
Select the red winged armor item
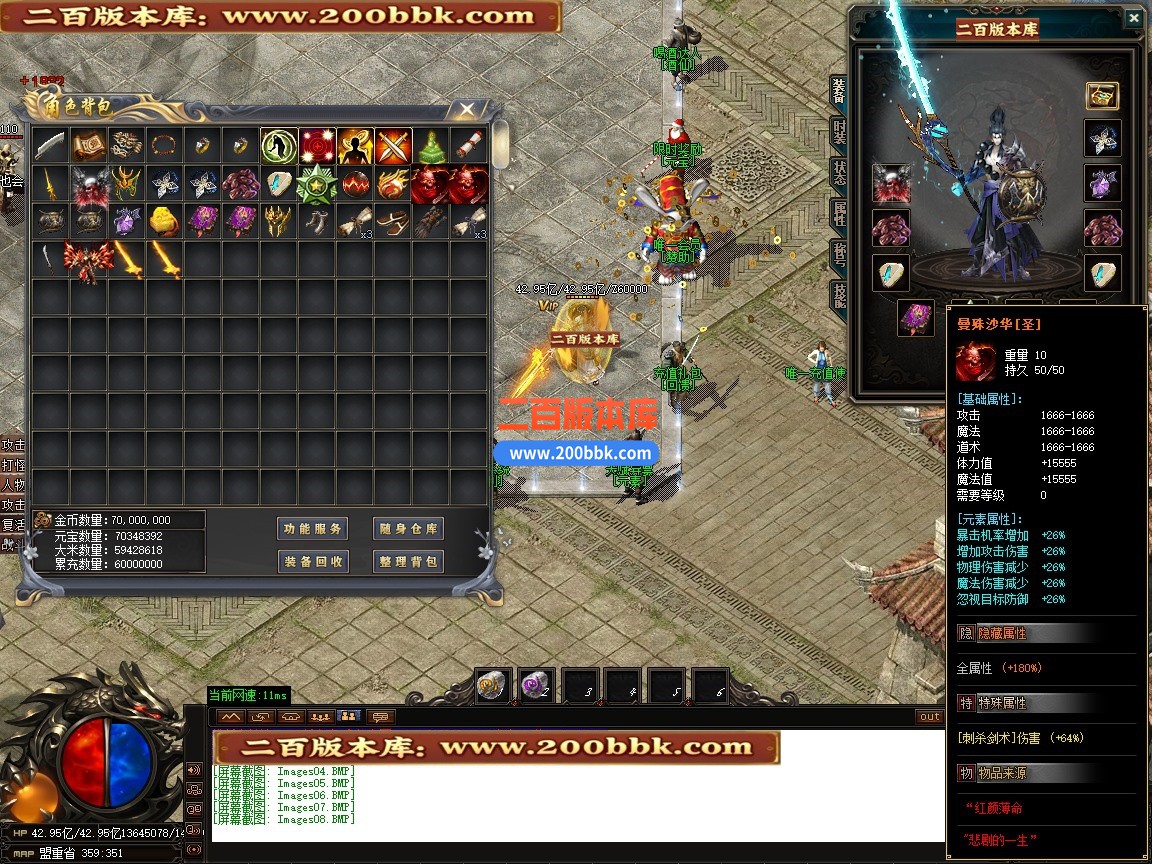click(87, 260)
